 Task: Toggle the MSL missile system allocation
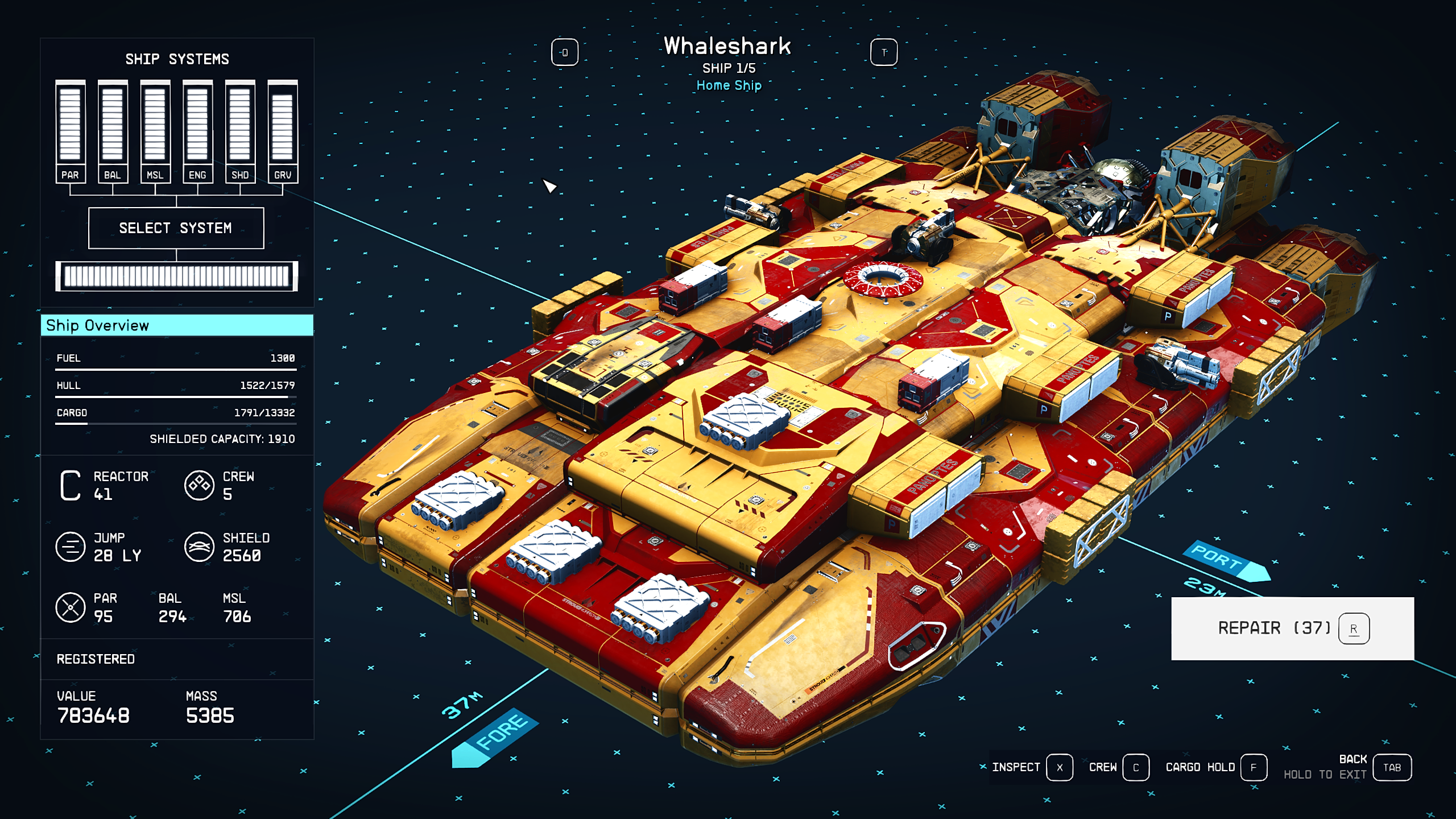155,125
